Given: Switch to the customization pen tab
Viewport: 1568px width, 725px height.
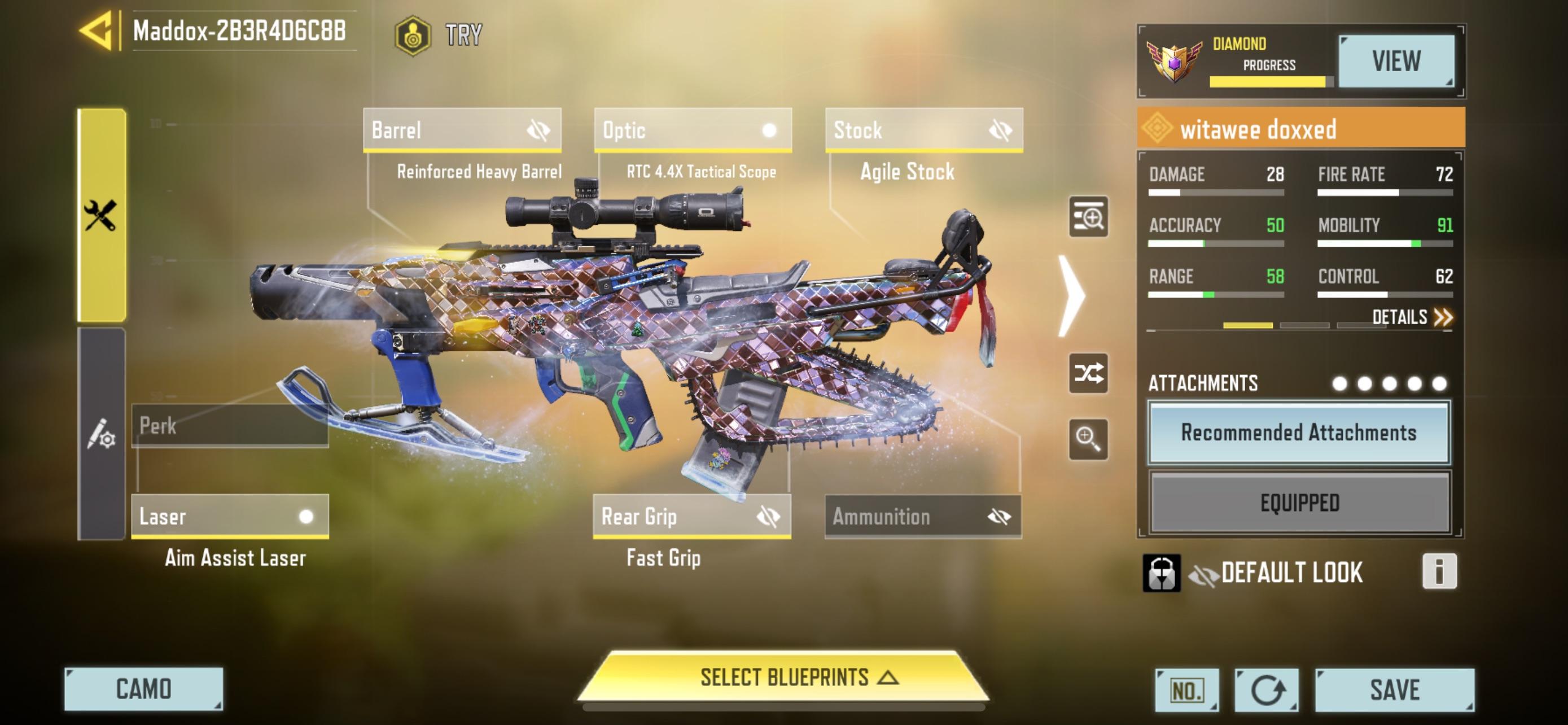Looking at the screenshot, I should [x=102, y=434].
